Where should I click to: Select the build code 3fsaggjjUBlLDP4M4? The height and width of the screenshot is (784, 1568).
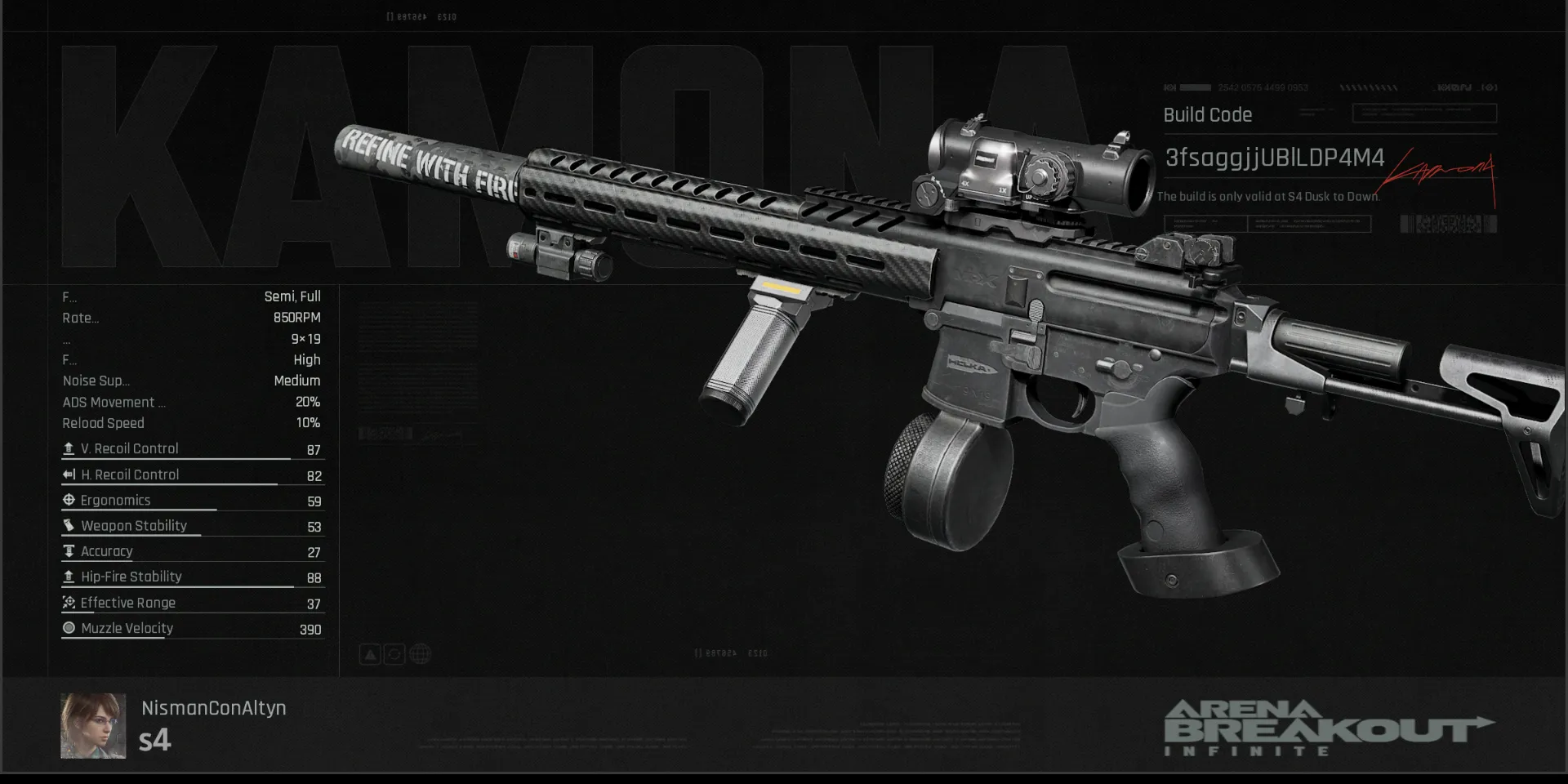pos(1274,158)
